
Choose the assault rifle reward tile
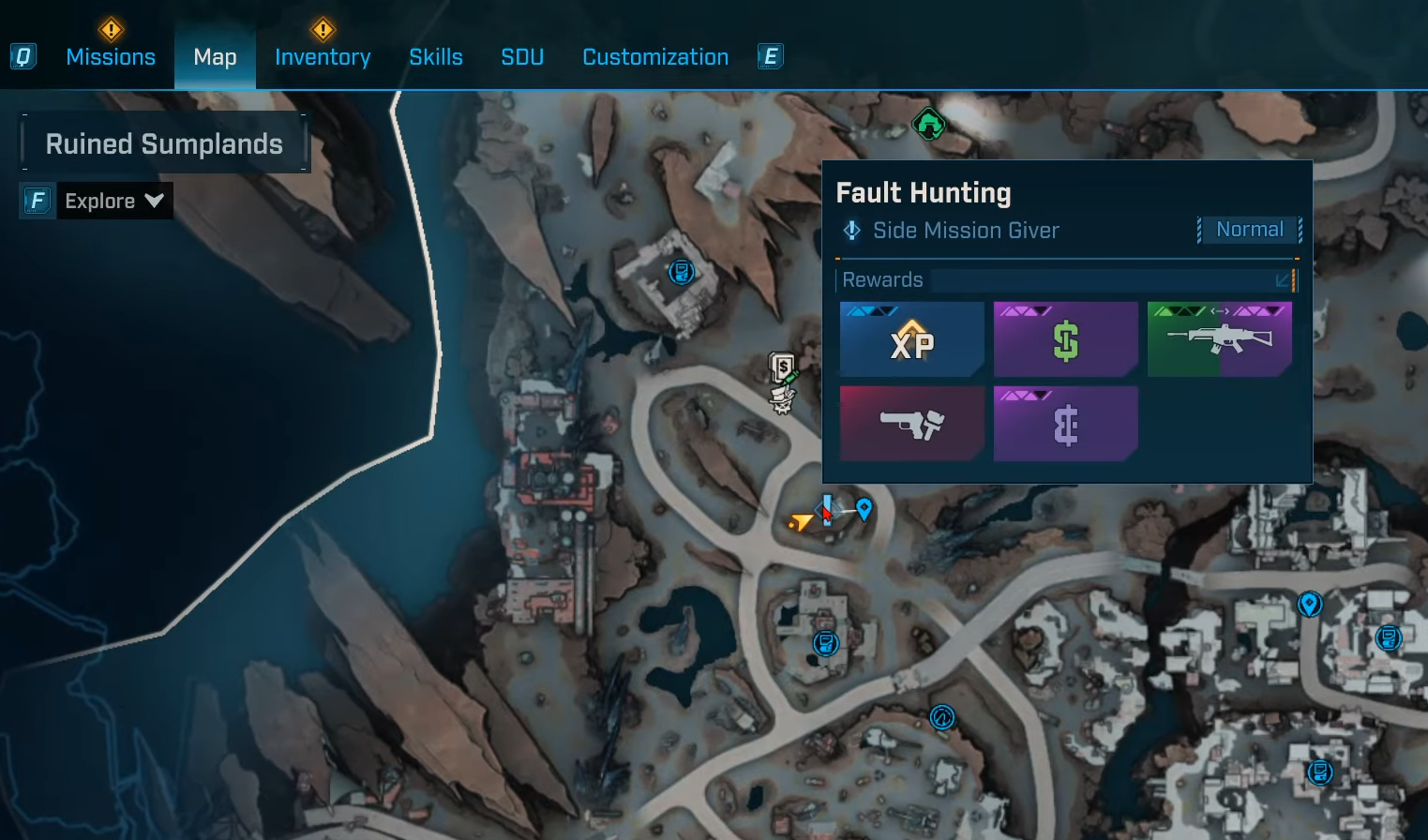(1219, 339)
